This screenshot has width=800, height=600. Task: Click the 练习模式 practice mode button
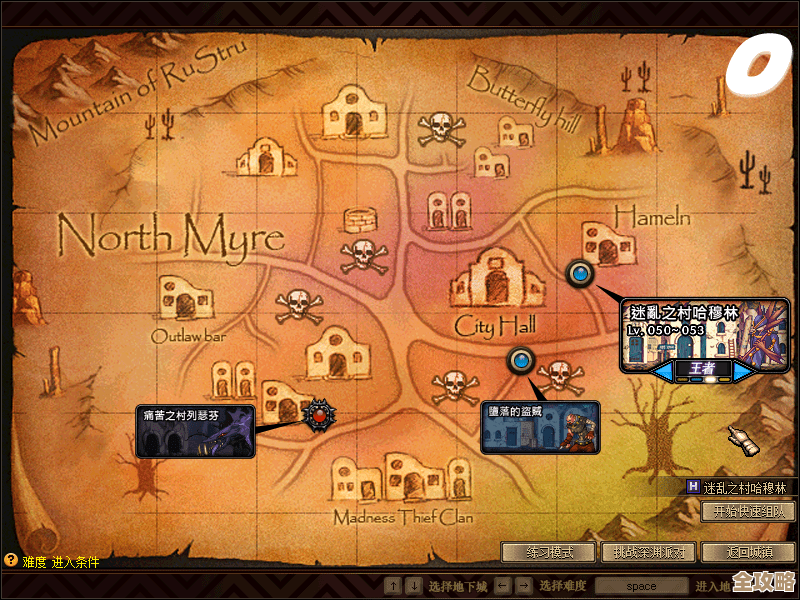[549, 552]
